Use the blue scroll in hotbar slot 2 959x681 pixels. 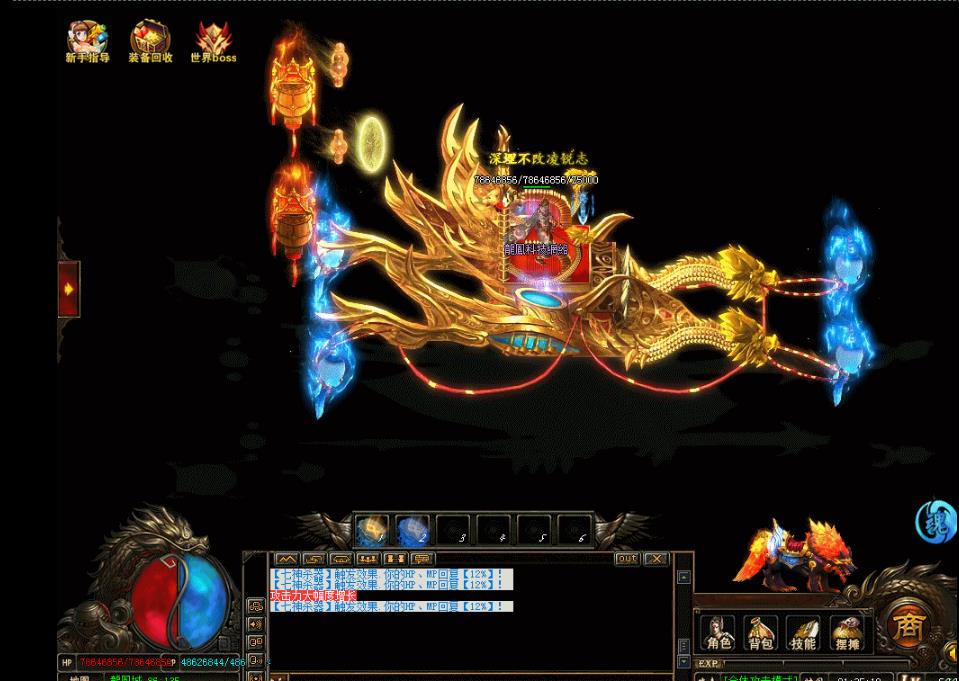tap(413, 530)
